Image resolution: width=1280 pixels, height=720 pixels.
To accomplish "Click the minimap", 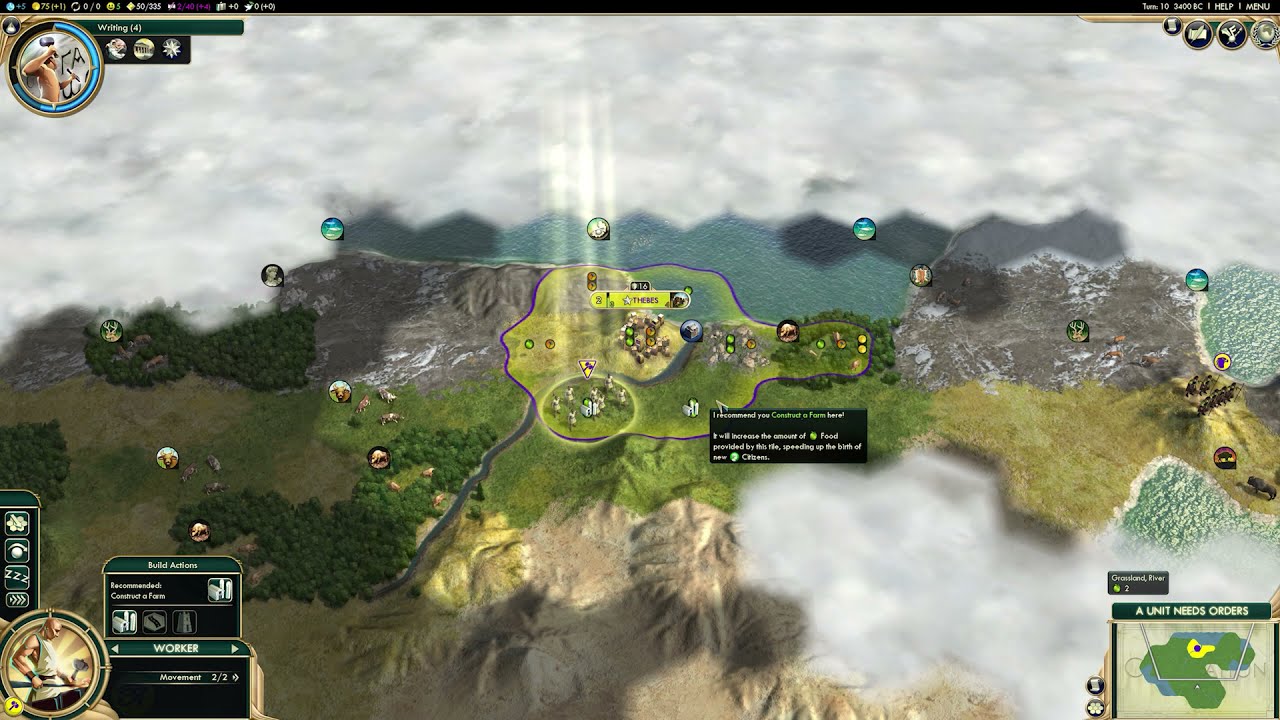I will pos(1193,665).
